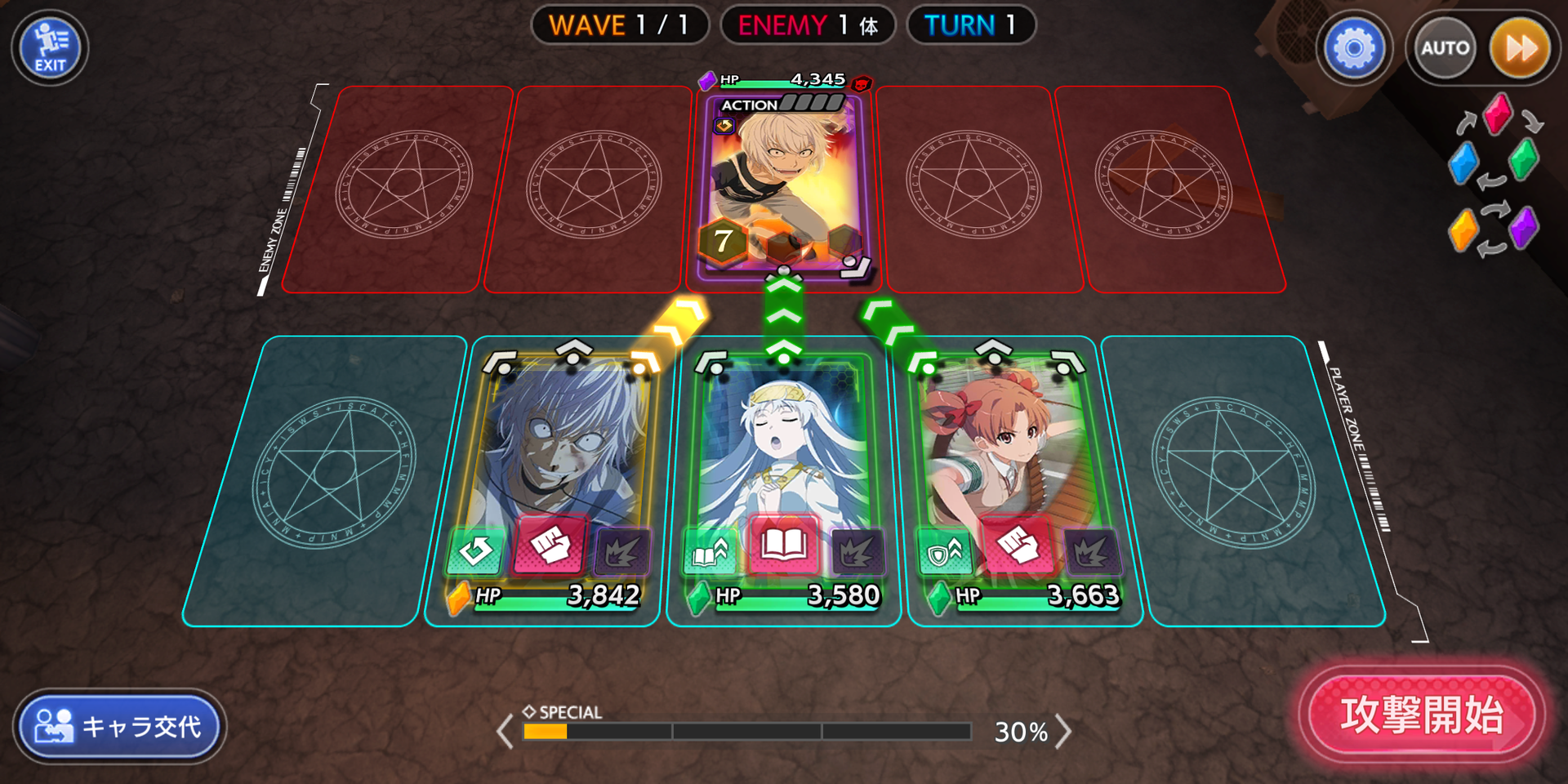Exit the battle via EXIT button
This screenshot has height=784, width=1568.
point(50,48)
